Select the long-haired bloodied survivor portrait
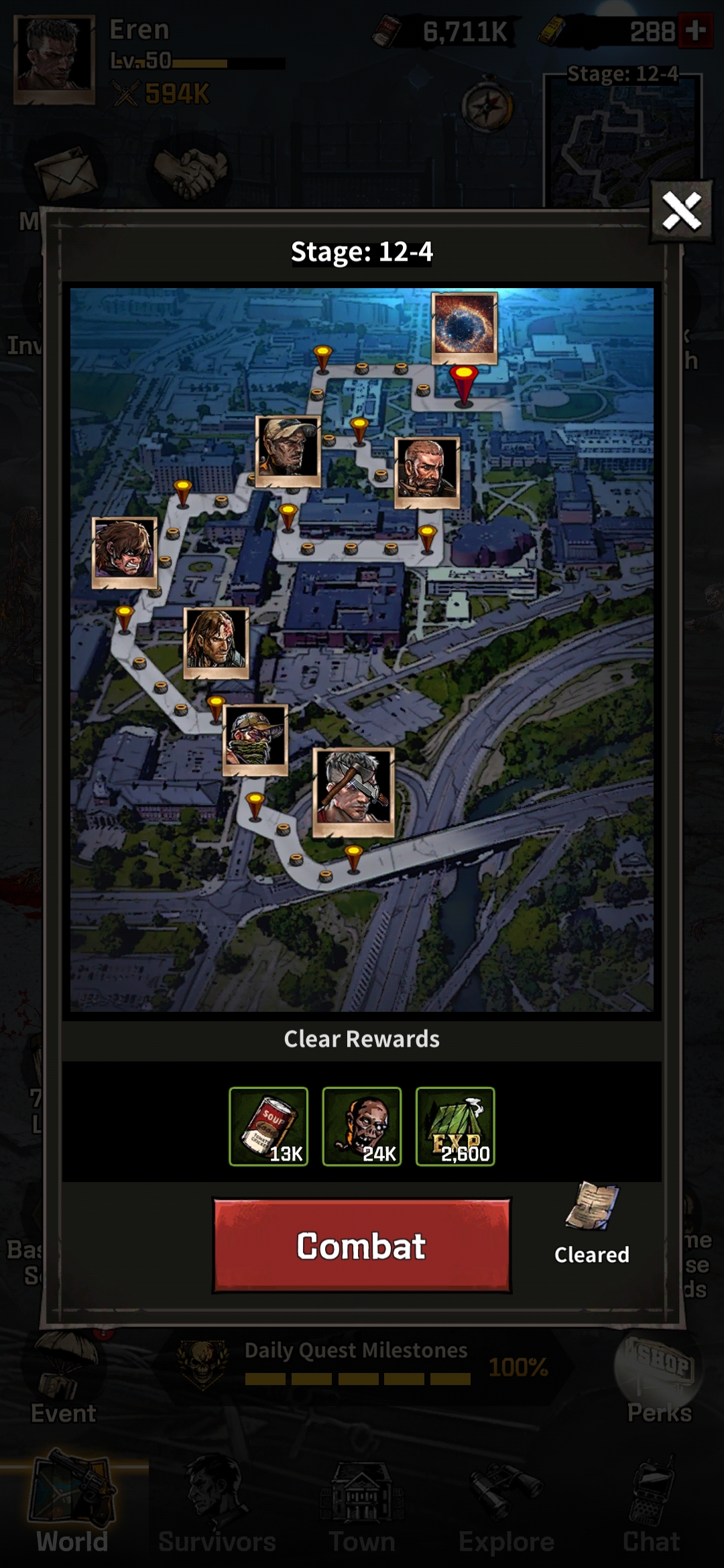The height and width of the screenshot is (1568, 724). pyautogui.click(x=216, y=641)
